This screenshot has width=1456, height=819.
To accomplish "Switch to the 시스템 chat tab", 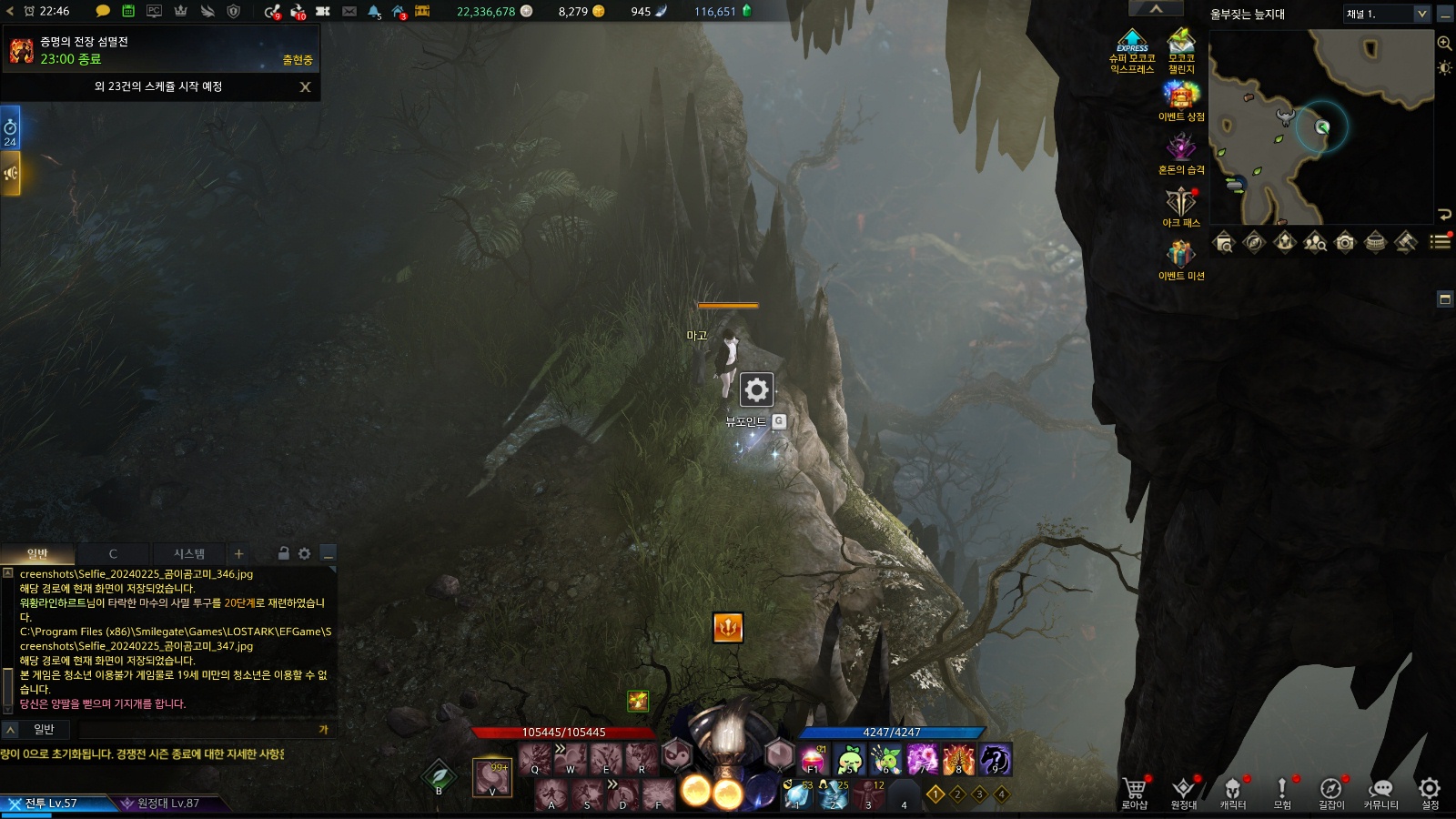I will click(189, 553).
